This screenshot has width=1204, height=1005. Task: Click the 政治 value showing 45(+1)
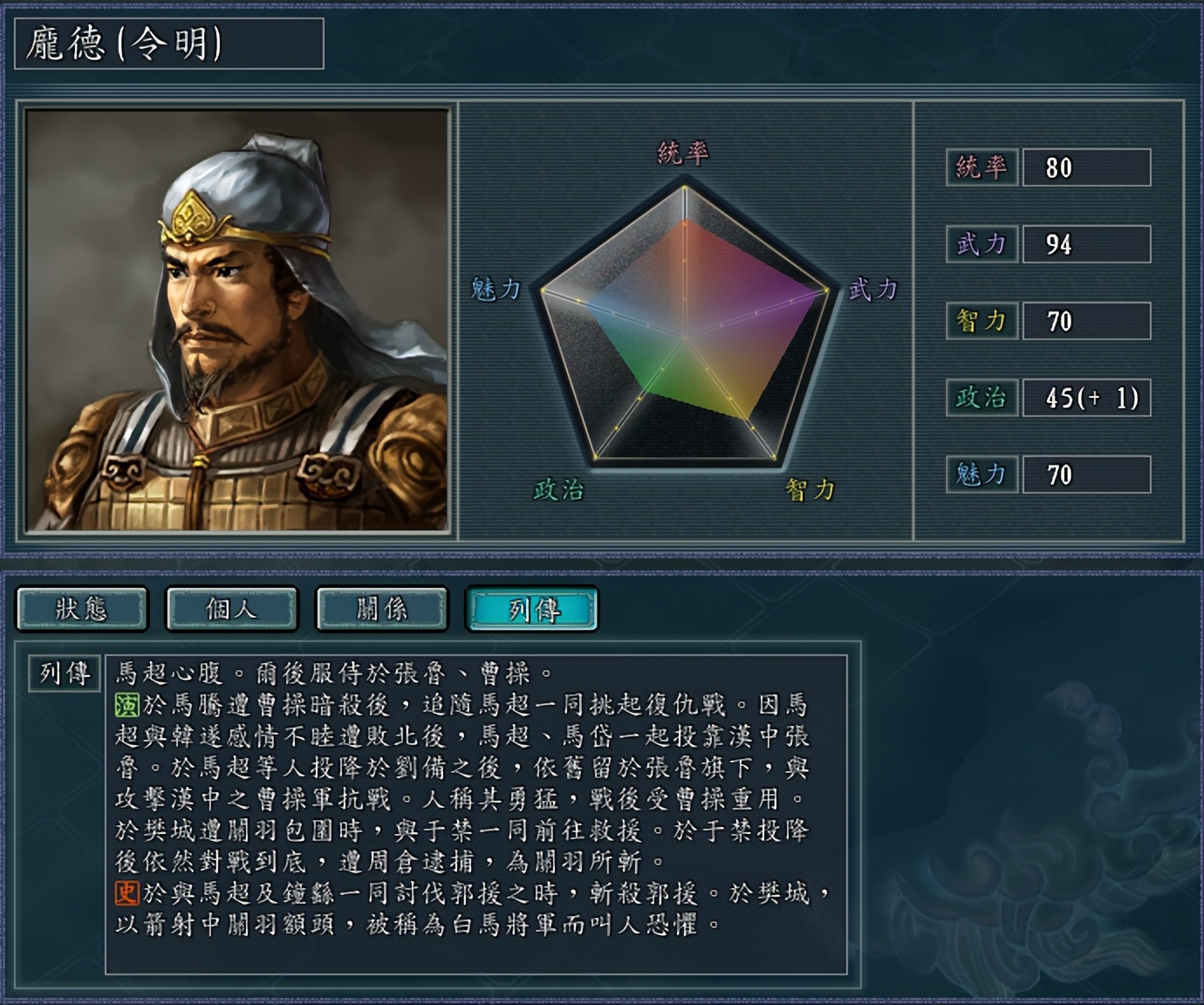tap(1086, 400)
